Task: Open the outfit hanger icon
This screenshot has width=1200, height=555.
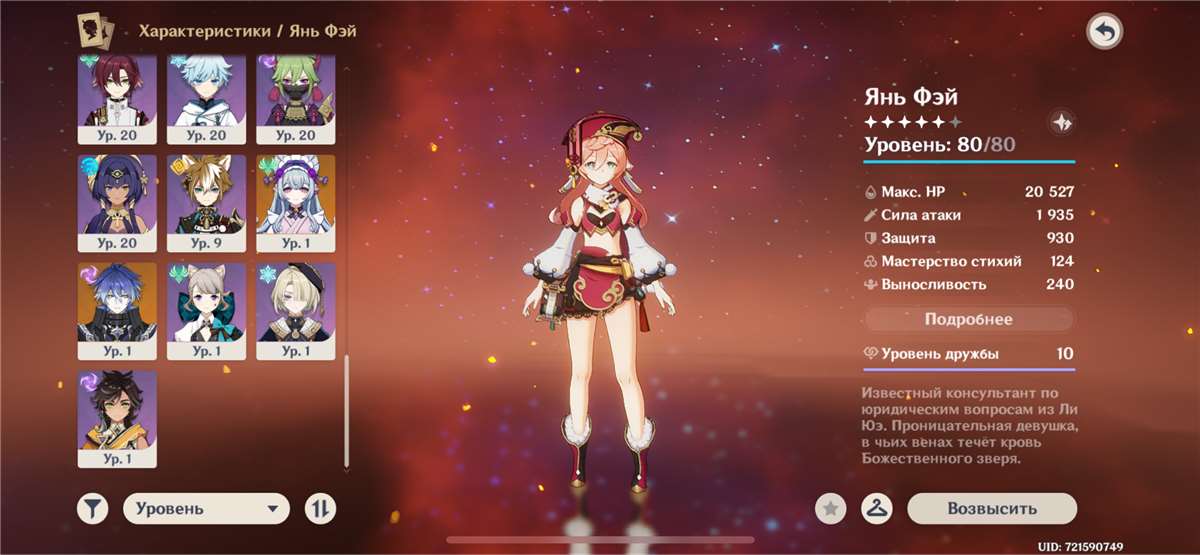Action: coord(877,508)
